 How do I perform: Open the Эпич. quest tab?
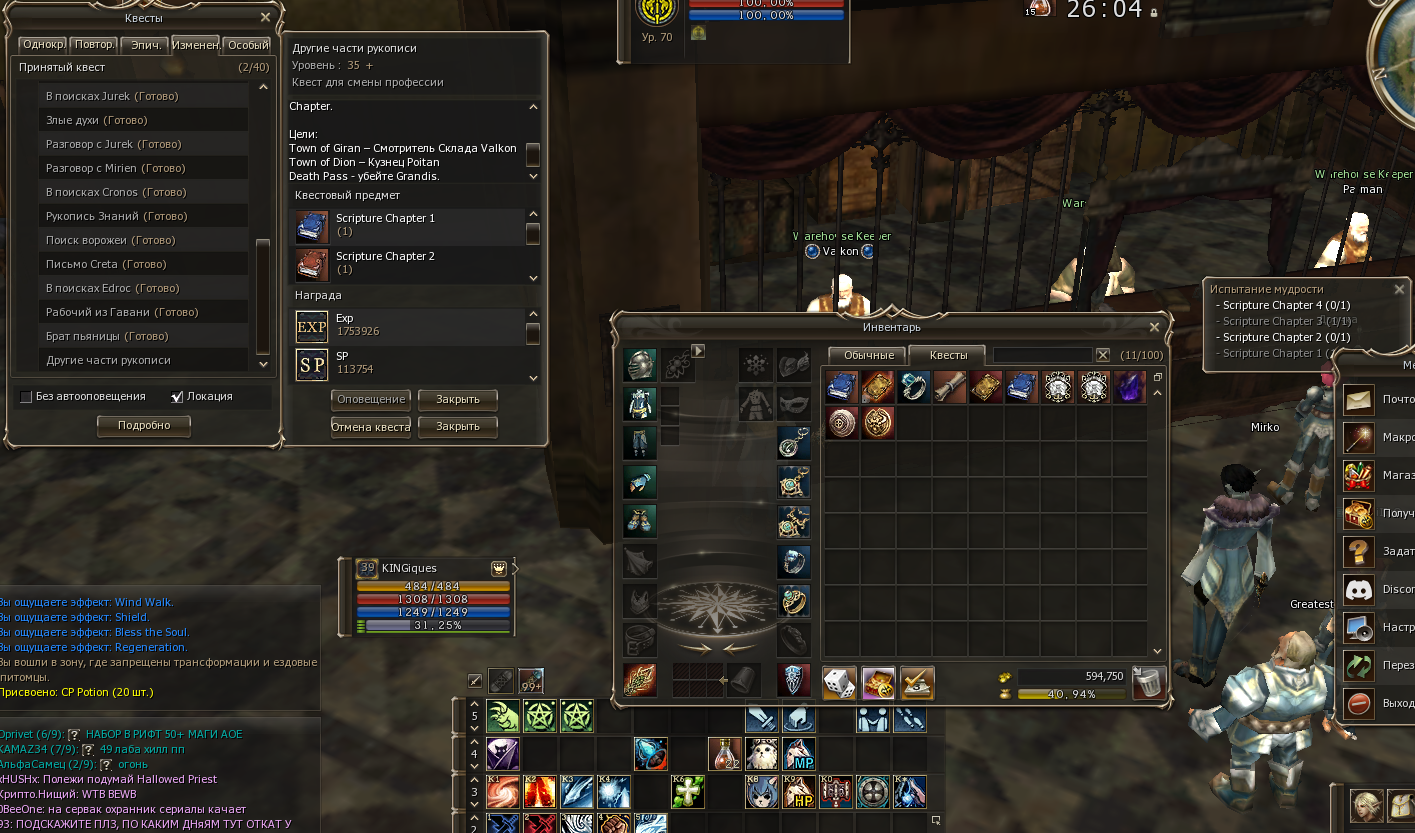click(146, 45)
